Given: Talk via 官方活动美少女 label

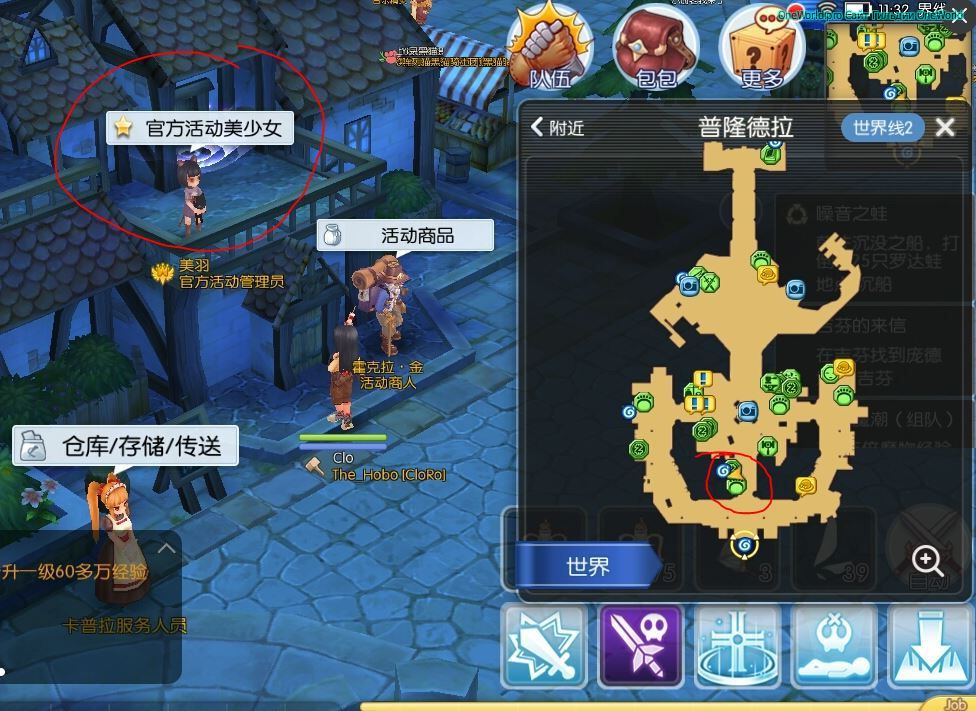Looking at the screenshot, I should pos(200,128).
